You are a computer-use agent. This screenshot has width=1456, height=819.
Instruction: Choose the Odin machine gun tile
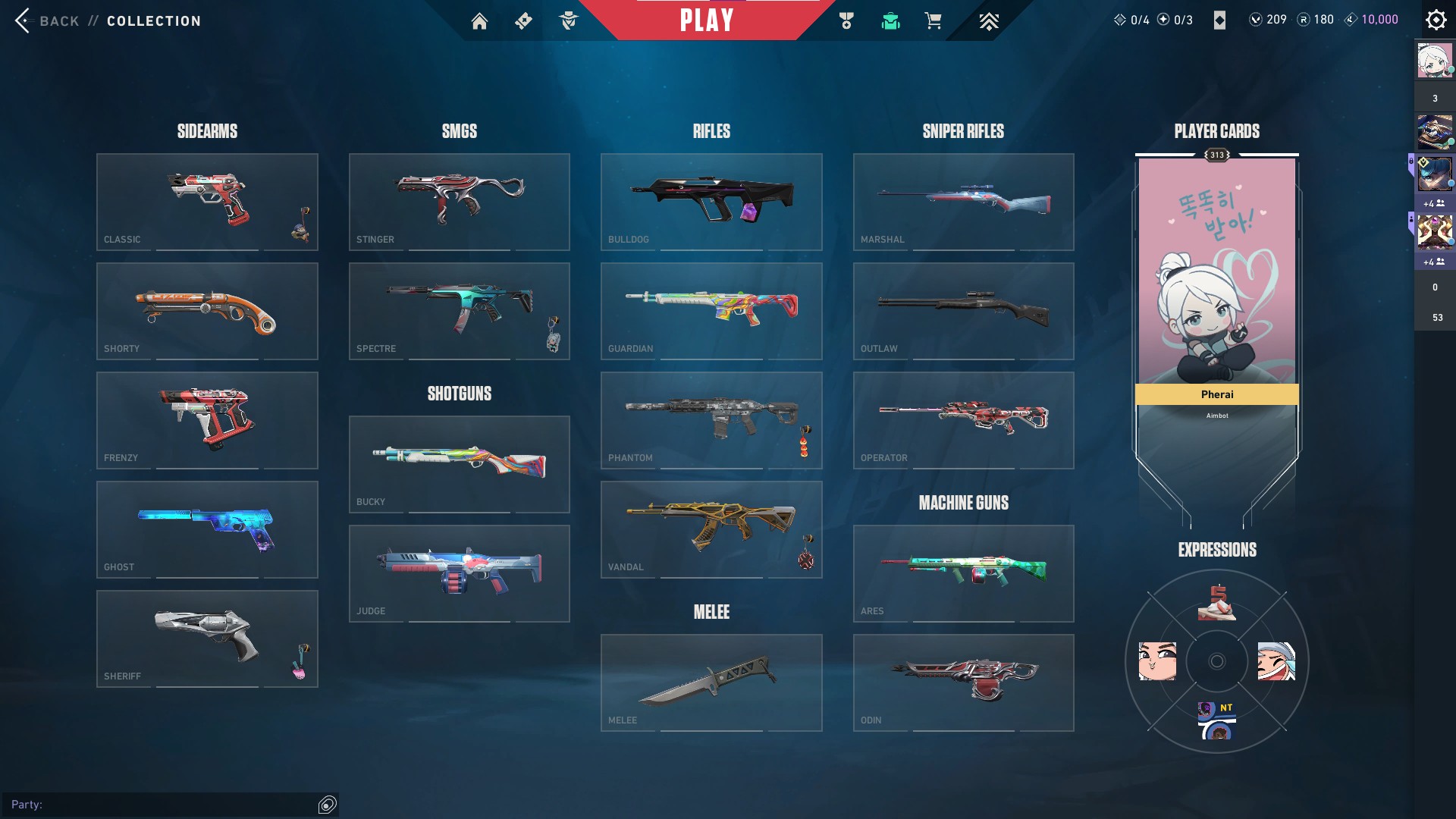(963, 682)
